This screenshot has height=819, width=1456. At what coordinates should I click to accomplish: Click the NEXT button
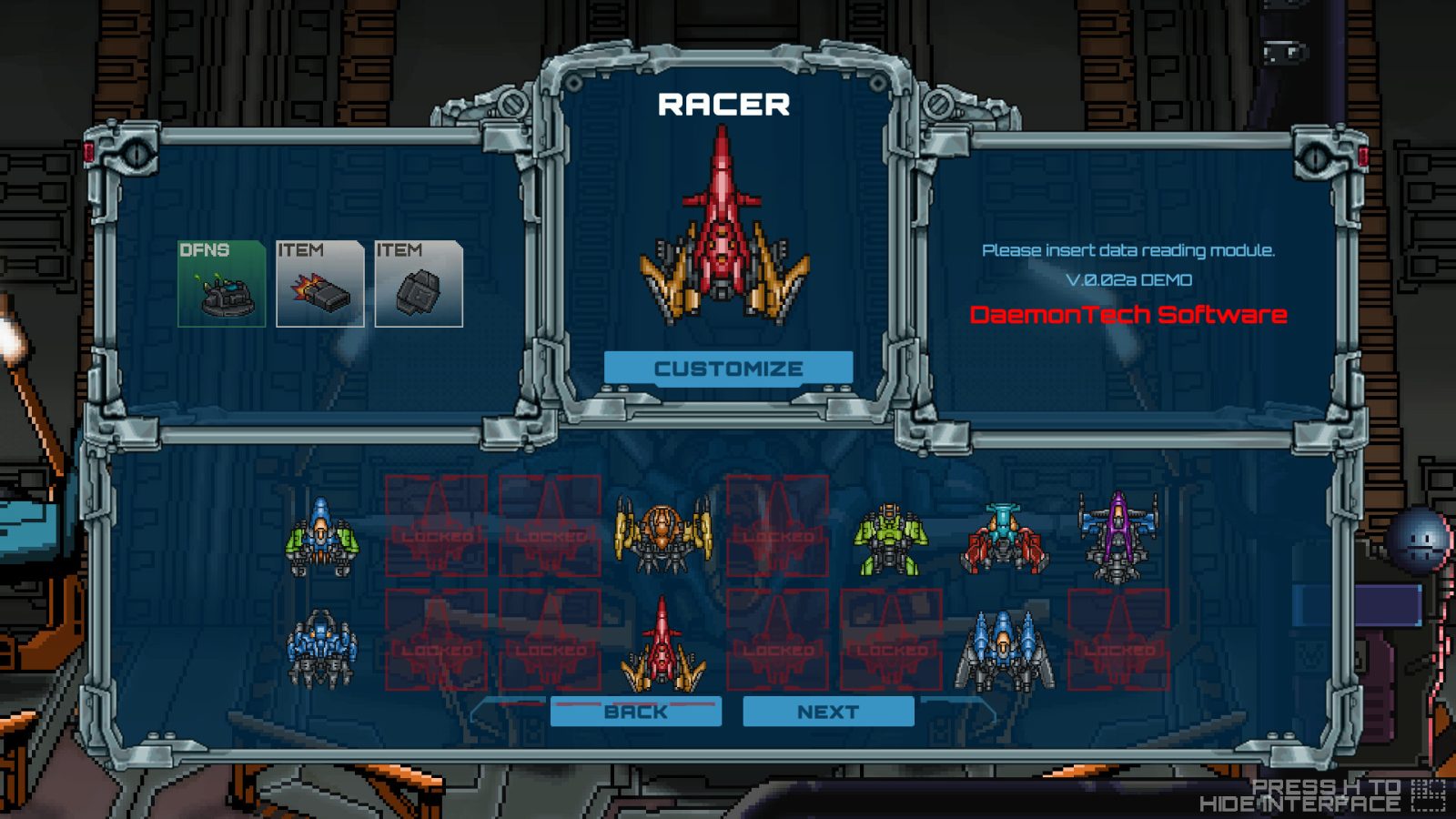click(828, 713)
